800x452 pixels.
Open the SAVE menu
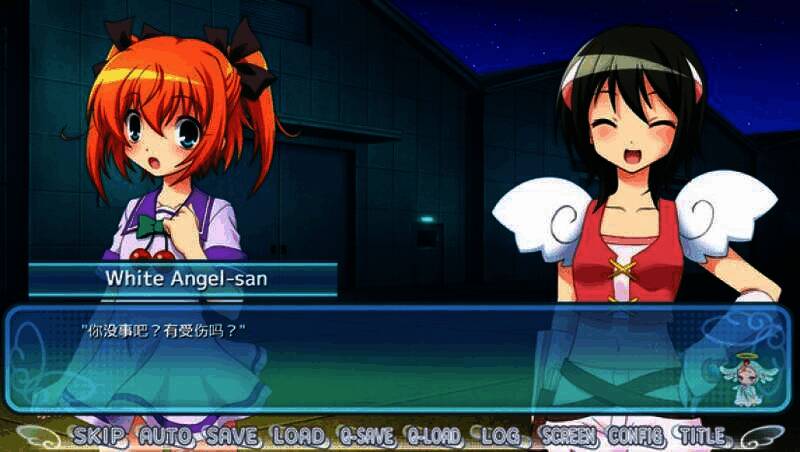point(233,436)
